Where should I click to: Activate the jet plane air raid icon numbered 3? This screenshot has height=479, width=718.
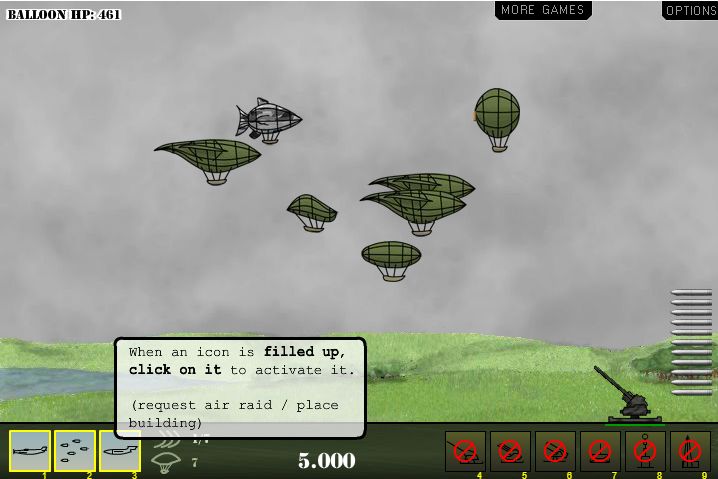click(x=120, y=451)
